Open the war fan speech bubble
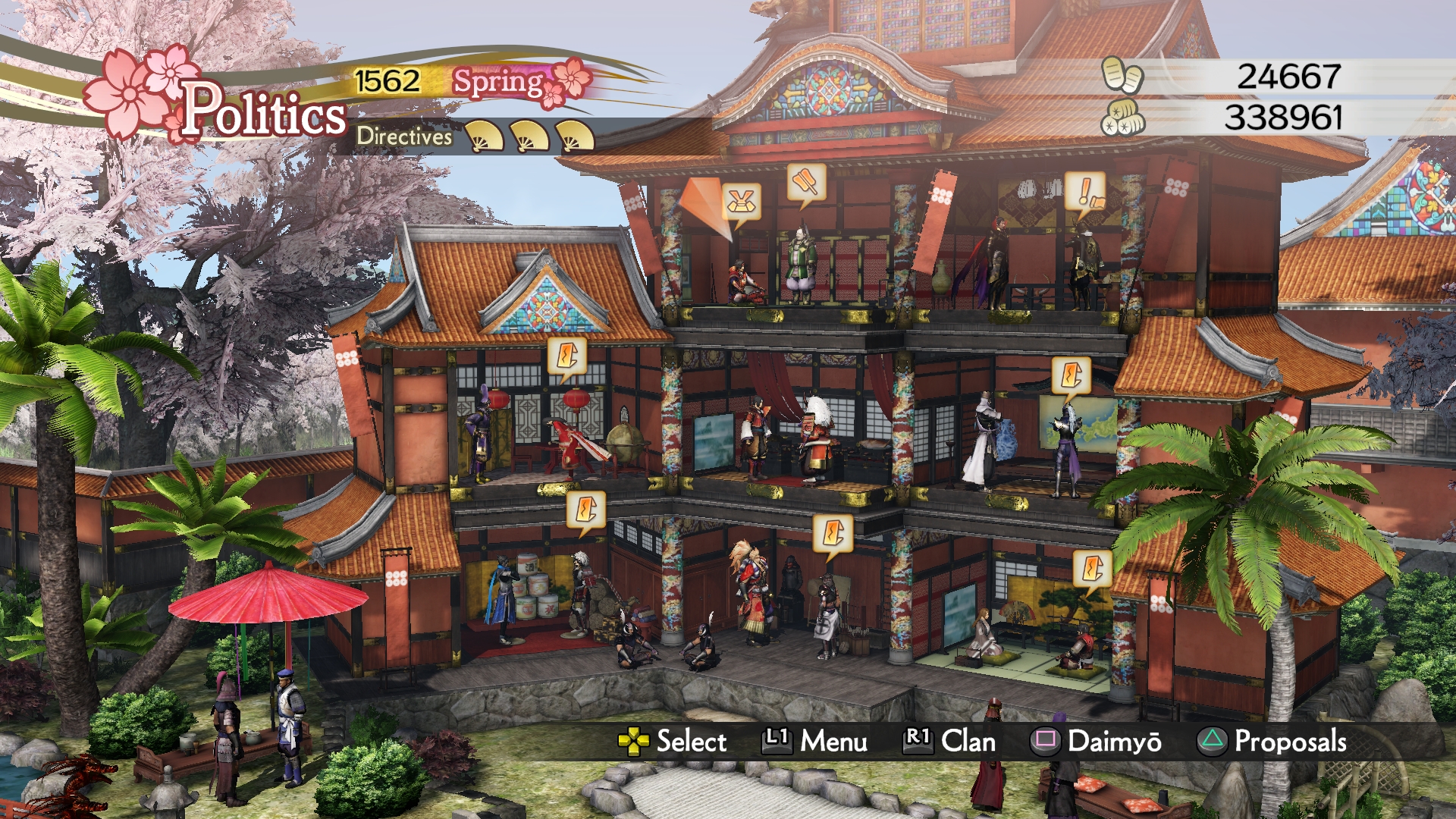The height and width of the screenshot is (819, 1456). tap(805, 183)
